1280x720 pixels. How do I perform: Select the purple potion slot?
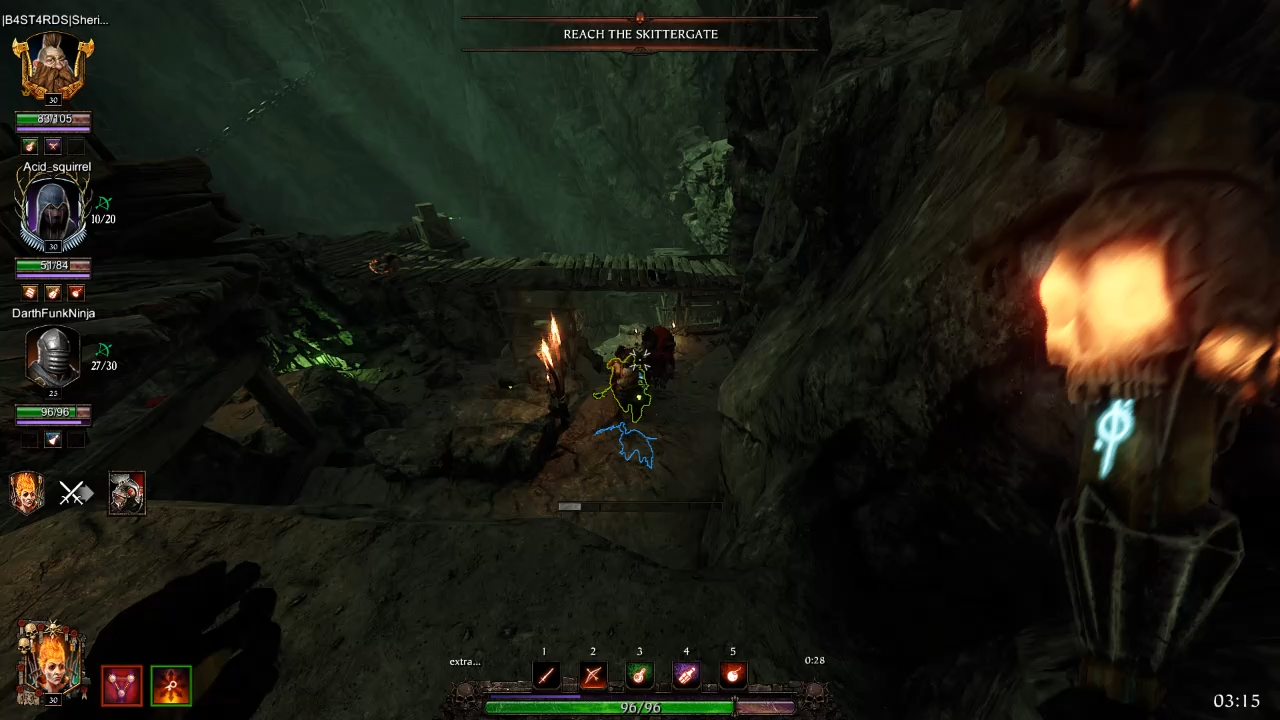pos(686,675)
